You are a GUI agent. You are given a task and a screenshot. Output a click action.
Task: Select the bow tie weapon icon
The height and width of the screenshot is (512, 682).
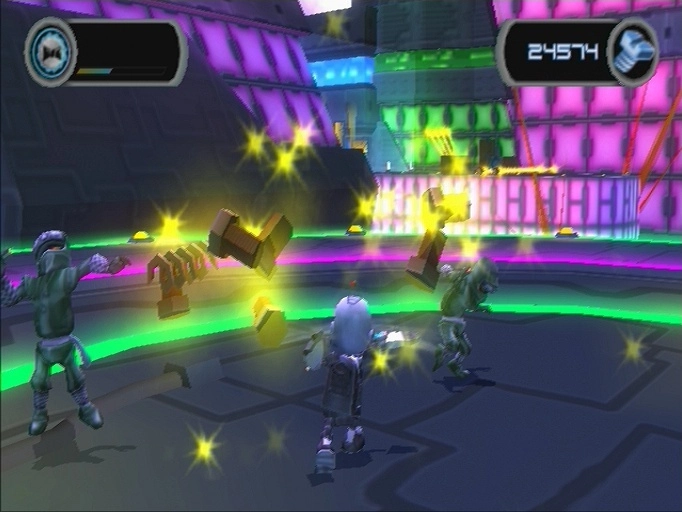[x=49, y=50]
